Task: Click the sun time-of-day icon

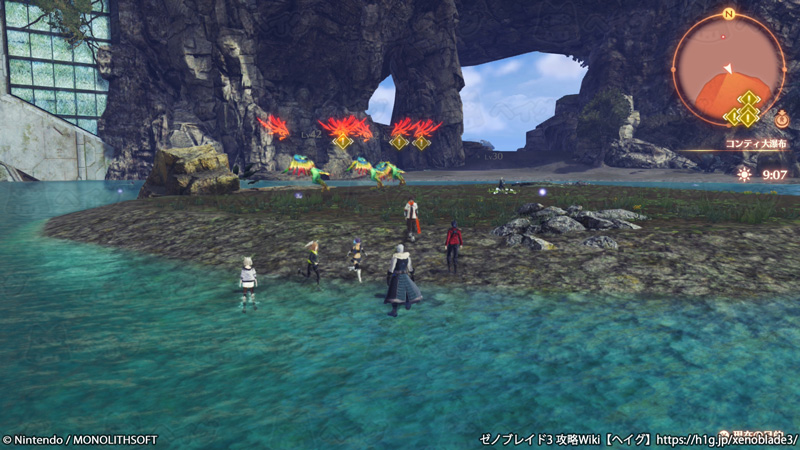Action: point(743,173)
